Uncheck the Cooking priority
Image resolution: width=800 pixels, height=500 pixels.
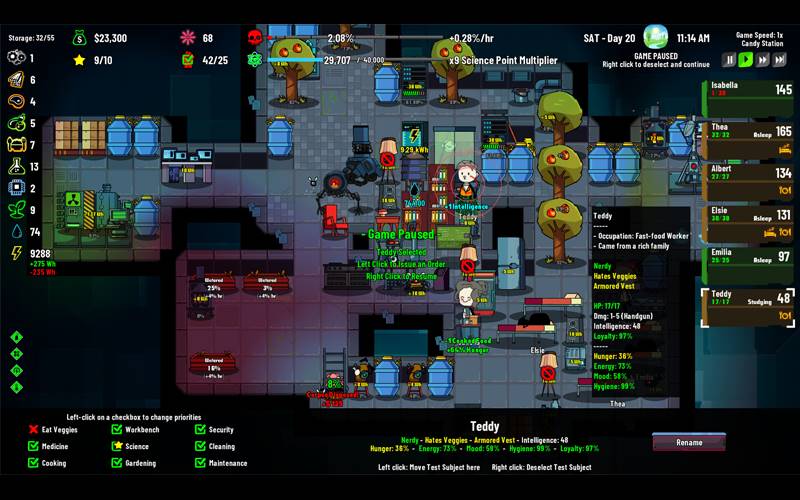(x=33, y=463)
